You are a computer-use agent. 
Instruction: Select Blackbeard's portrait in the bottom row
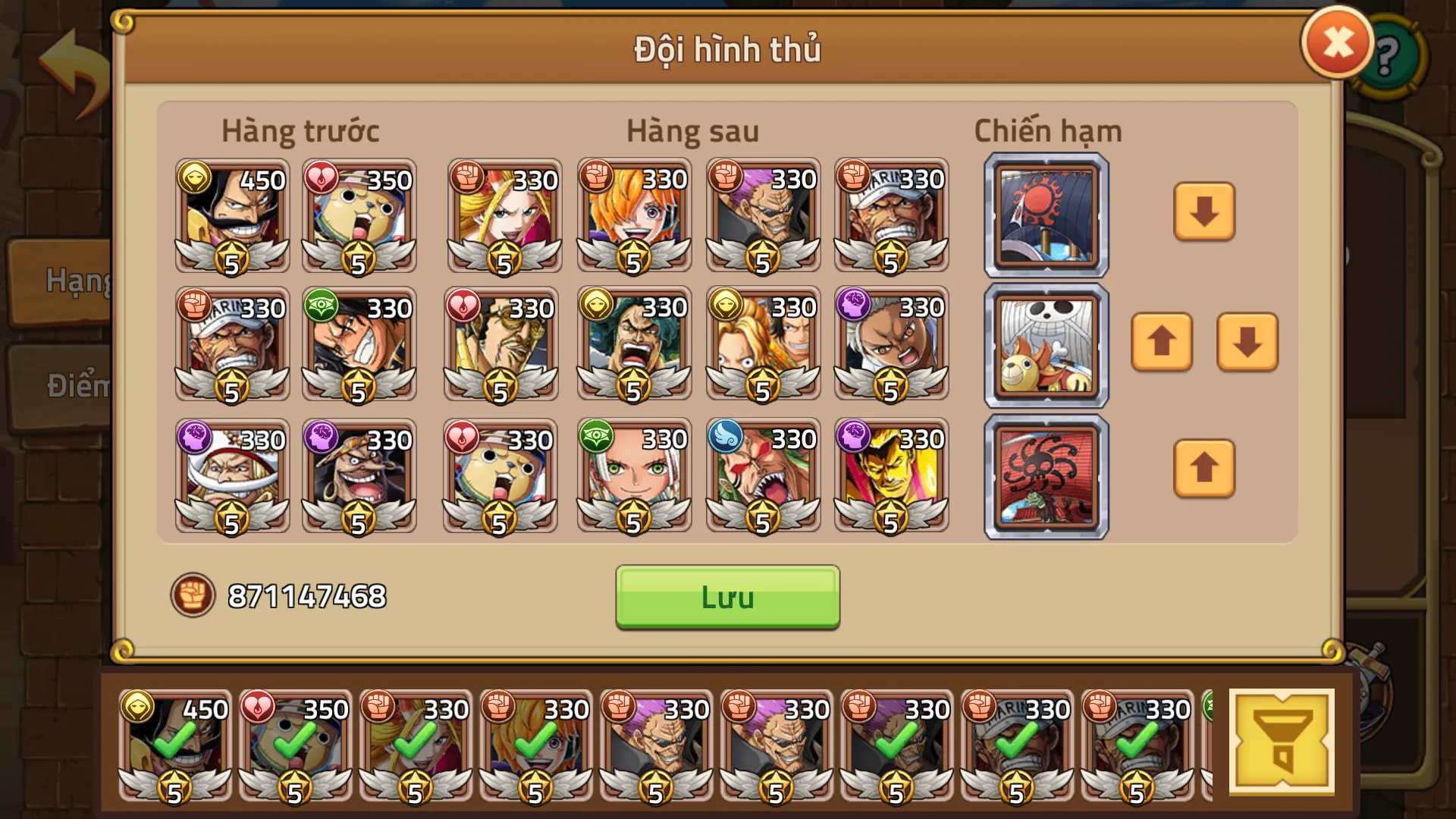click(359, 475)
